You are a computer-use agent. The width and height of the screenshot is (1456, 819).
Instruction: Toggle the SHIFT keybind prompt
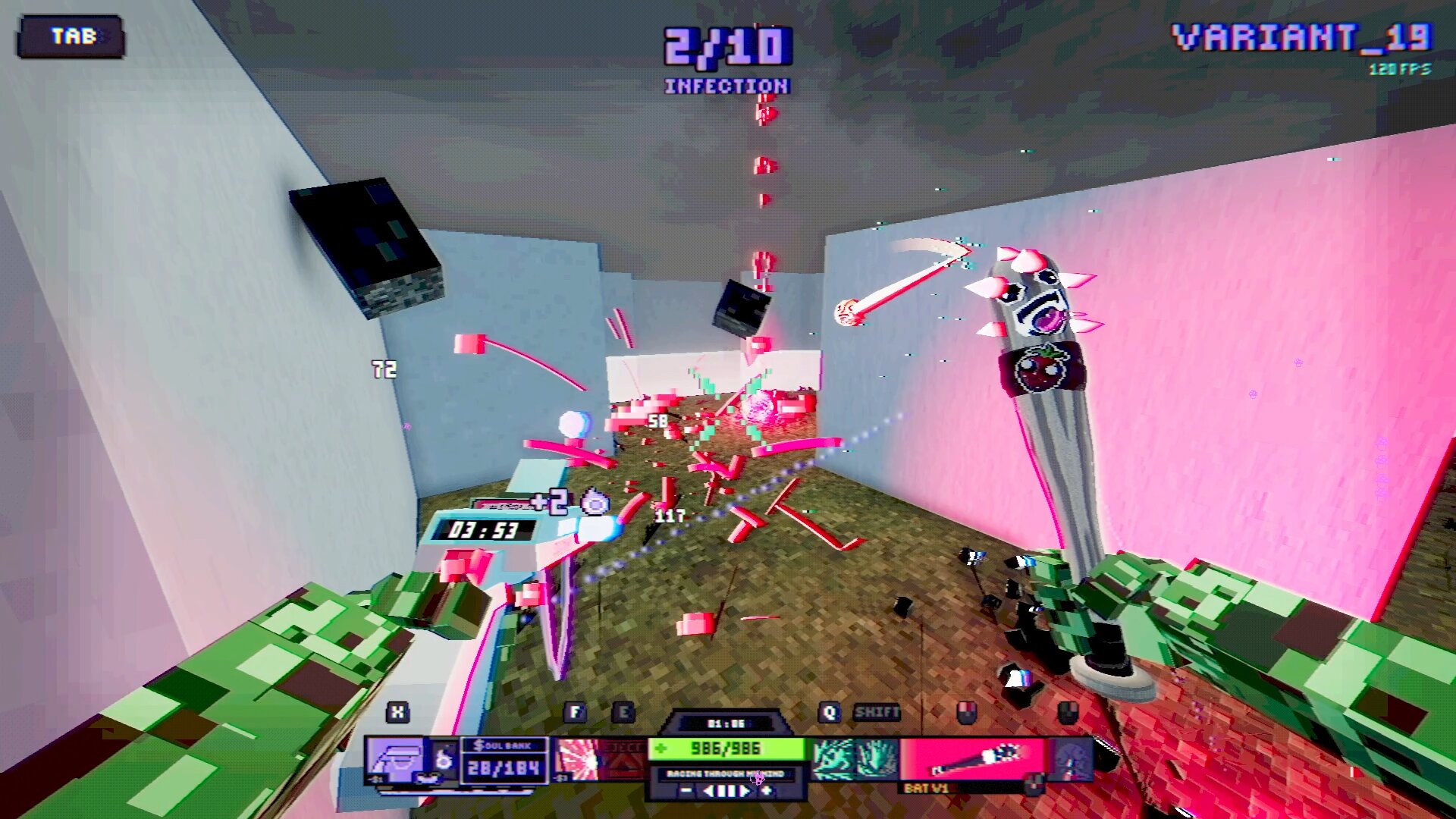[877, 713]
